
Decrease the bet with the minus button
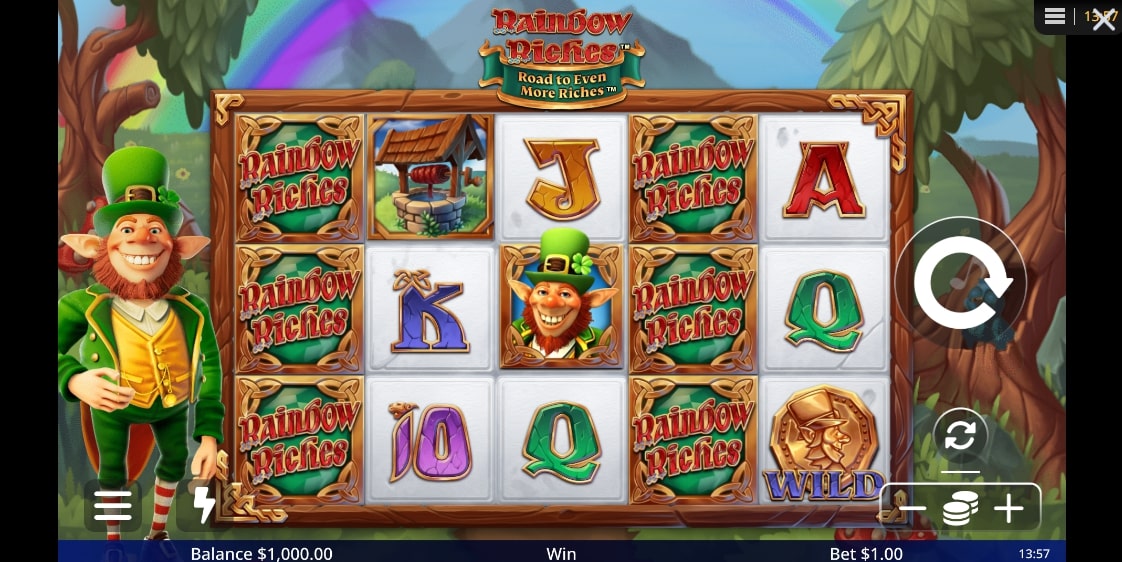coord(912,509)
